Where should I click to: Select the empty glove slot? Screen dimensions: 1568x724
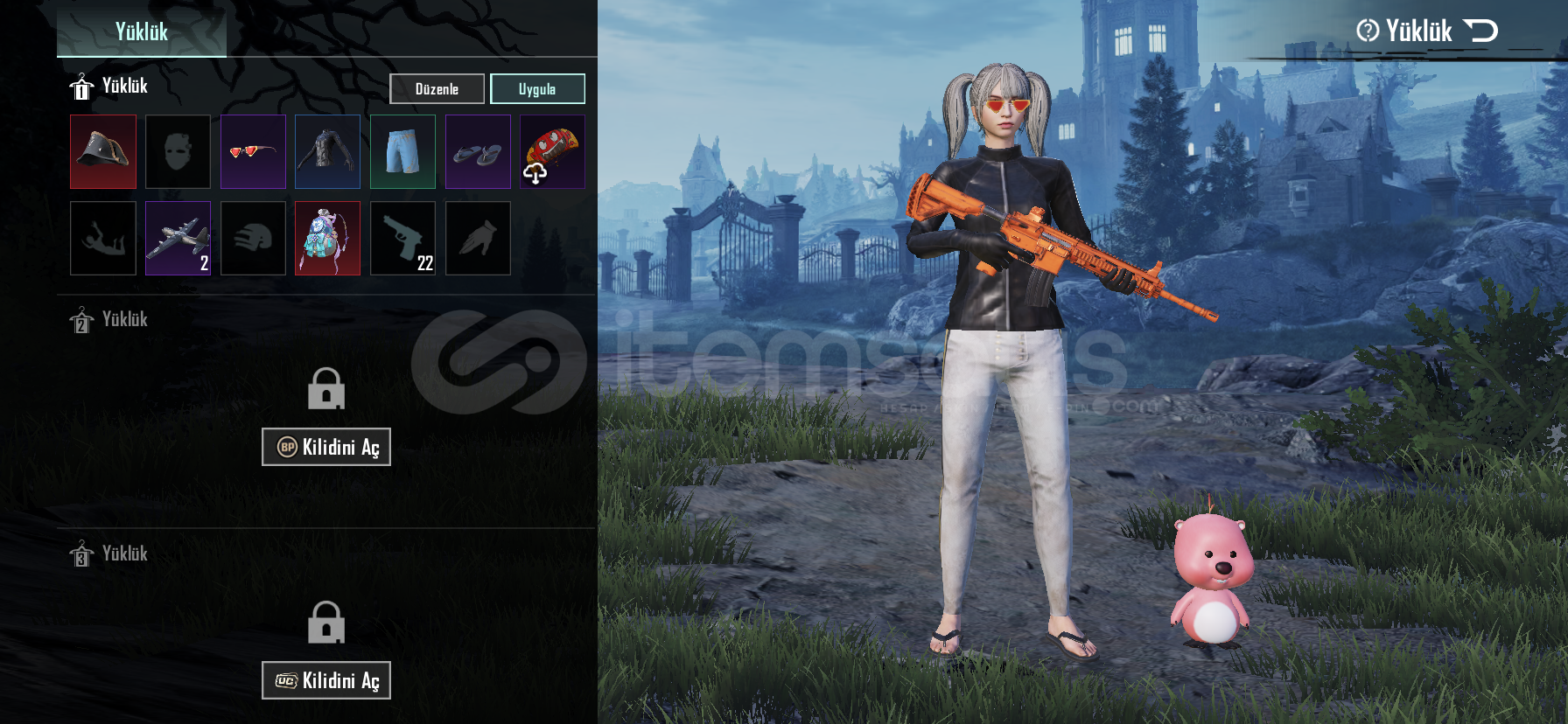(x=478, y=238)
